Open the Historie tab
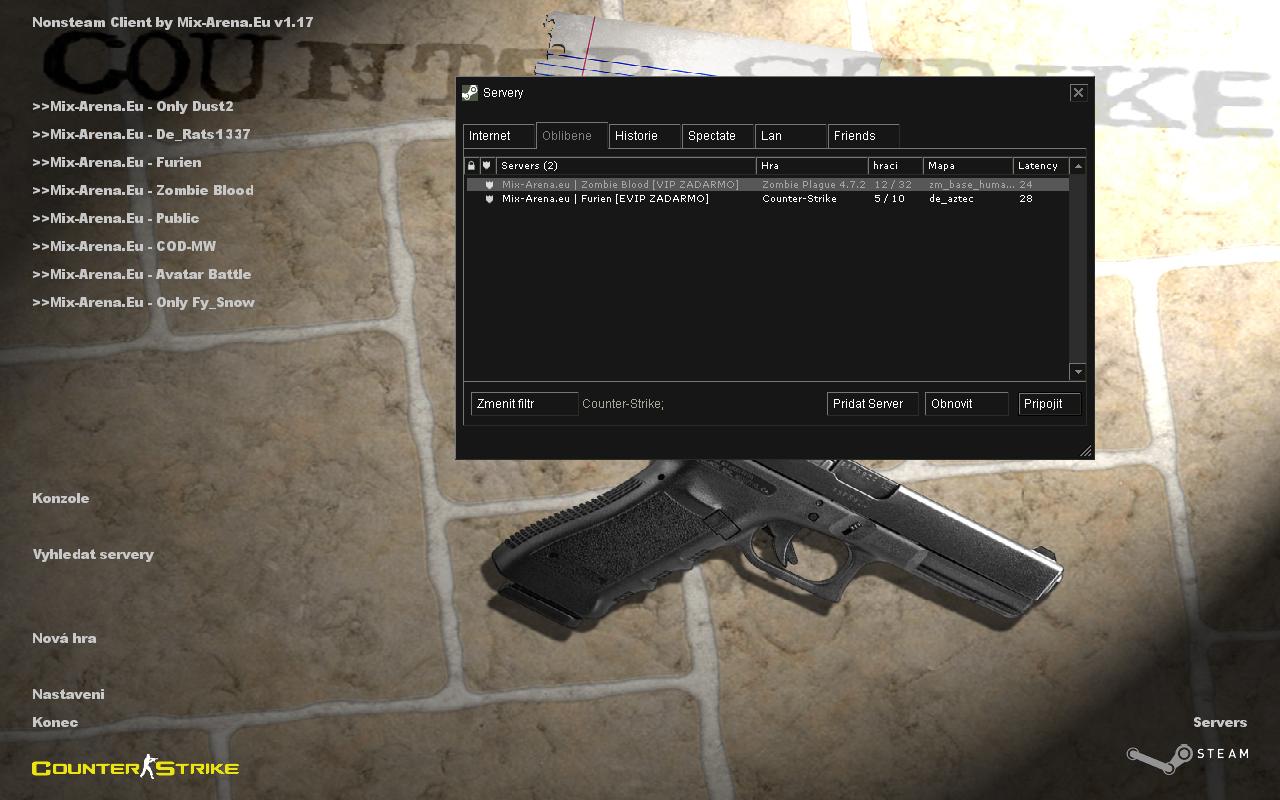 point(645,136)
